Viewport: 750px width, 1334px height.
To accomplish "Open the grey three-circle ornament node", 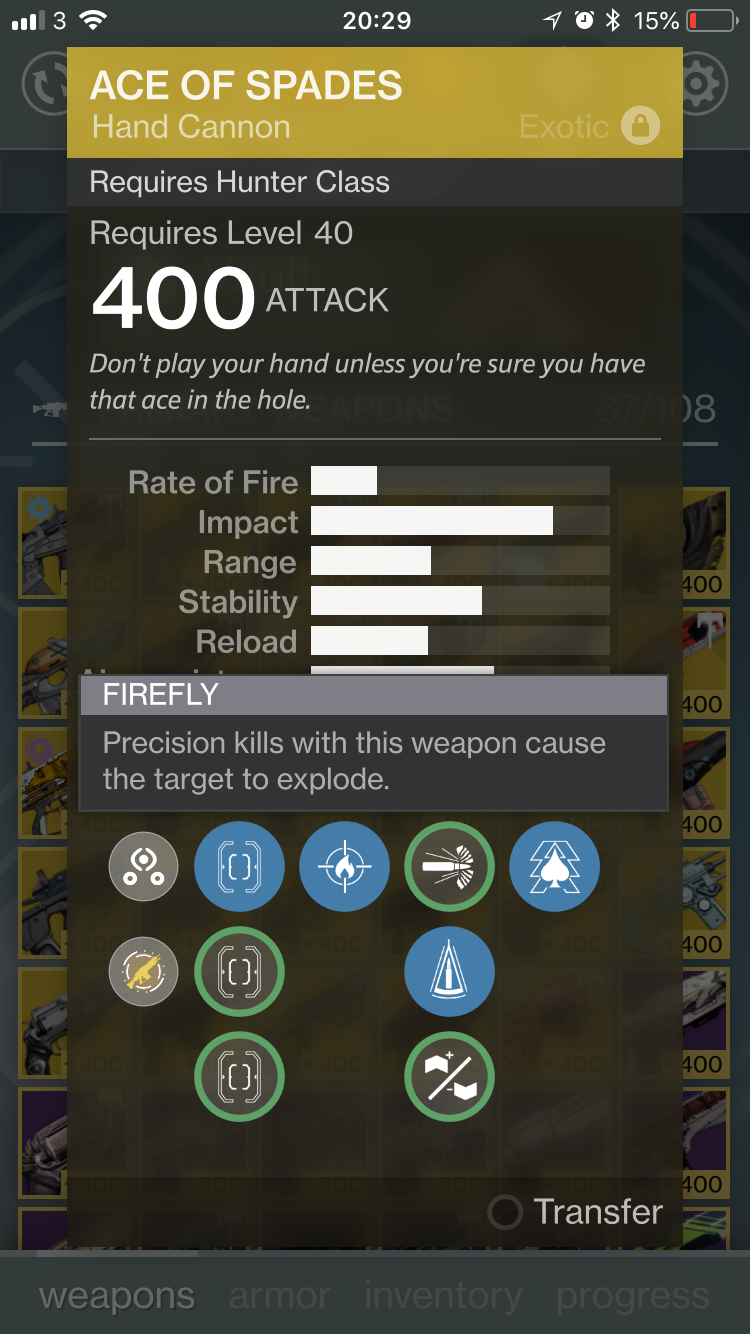I will point(143,866).
